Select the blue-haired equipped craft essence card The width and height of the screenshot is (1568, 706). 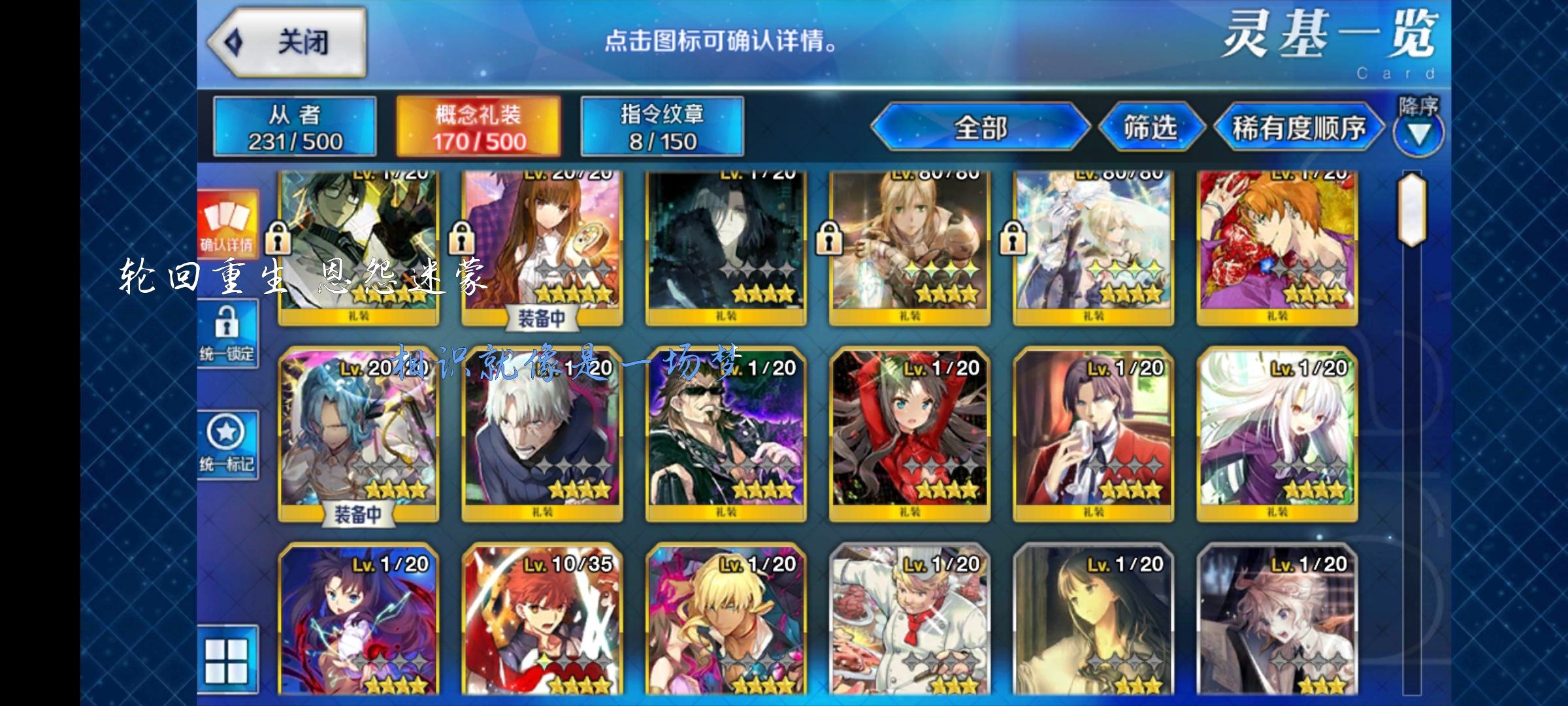359,431
